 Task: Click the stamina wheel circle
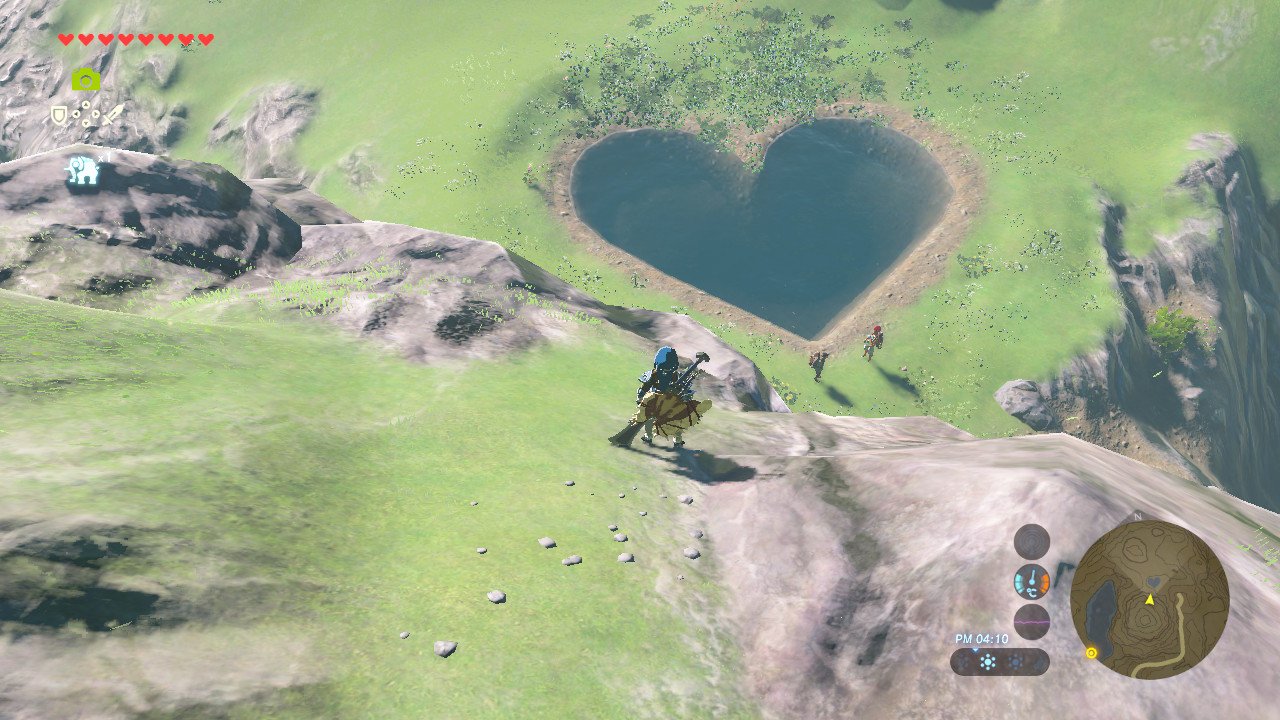pos(1030,540)
